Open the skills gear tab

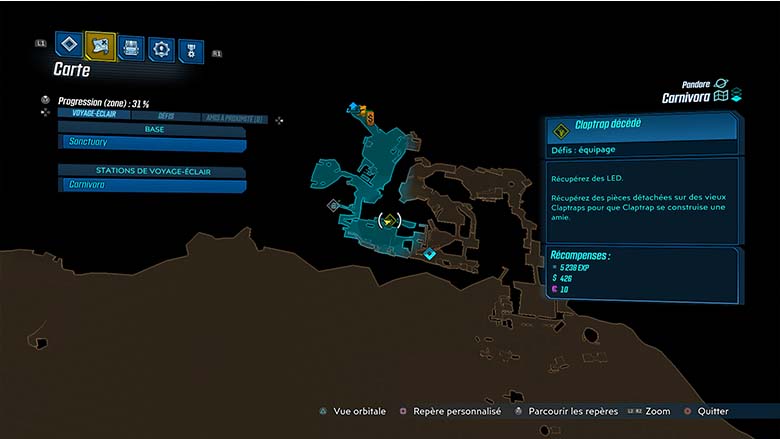tap(161, 48)
